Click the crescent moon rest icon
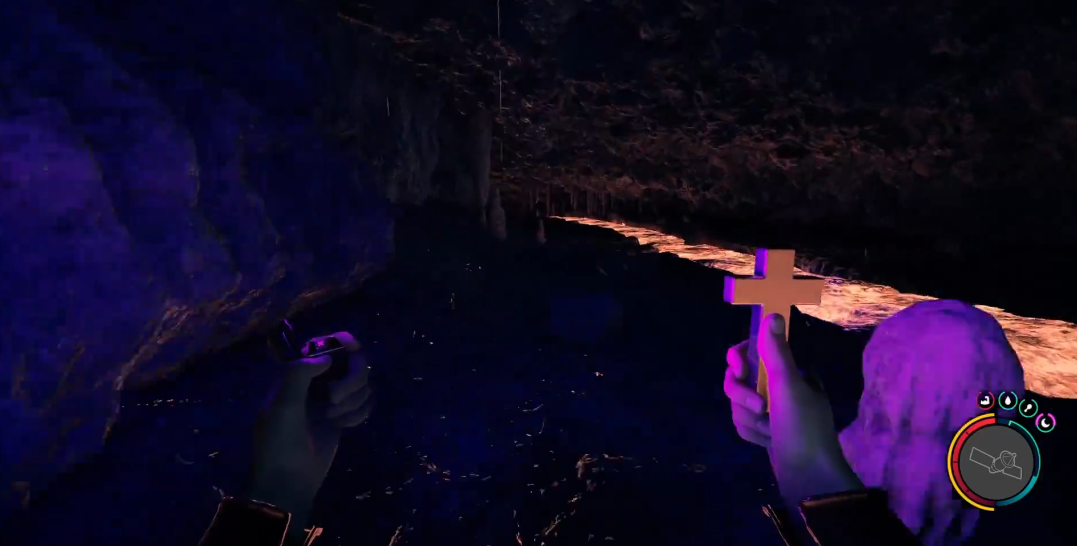Viewport: 1077px width, 546px height. click(1046, 422)
